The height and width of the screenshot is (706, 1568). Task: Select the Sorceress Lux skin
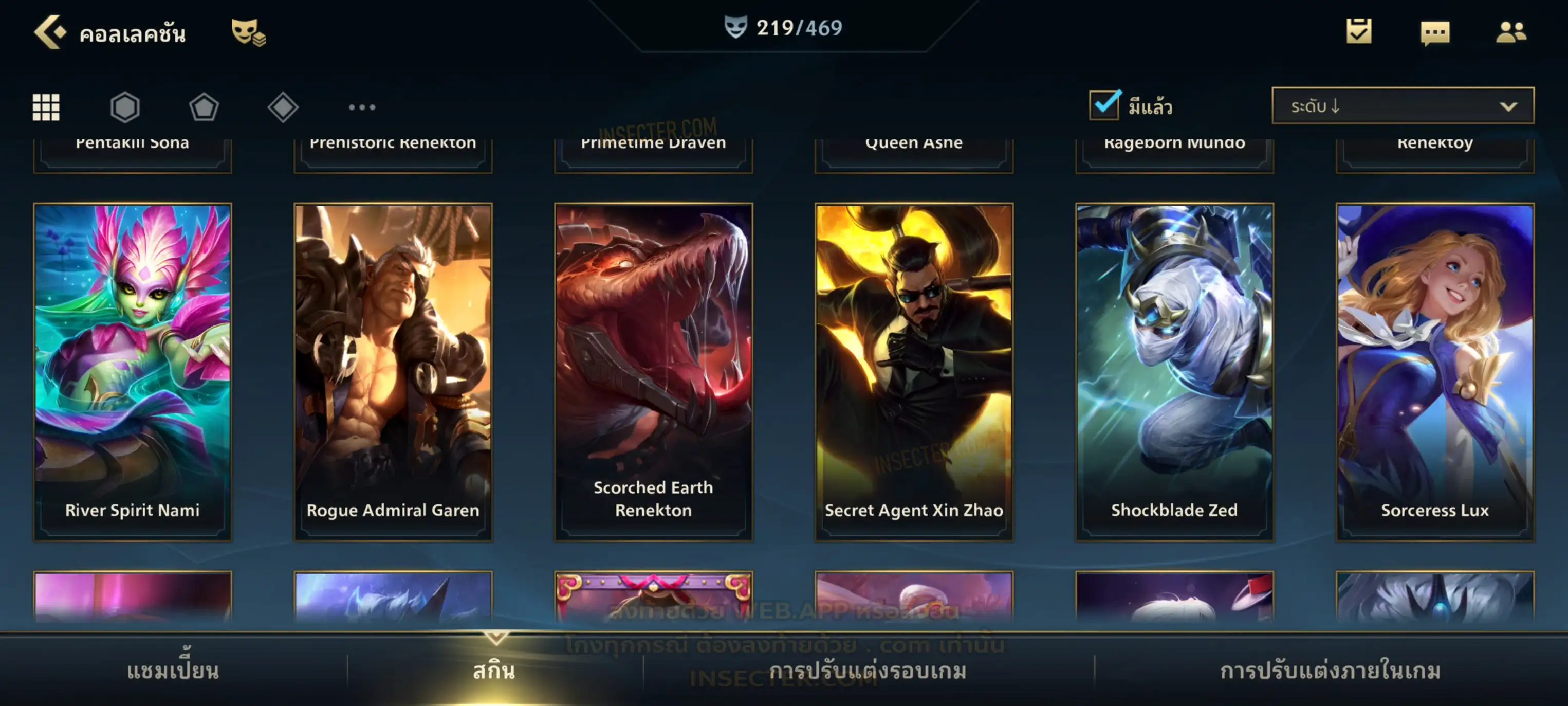coord(1435,372)
